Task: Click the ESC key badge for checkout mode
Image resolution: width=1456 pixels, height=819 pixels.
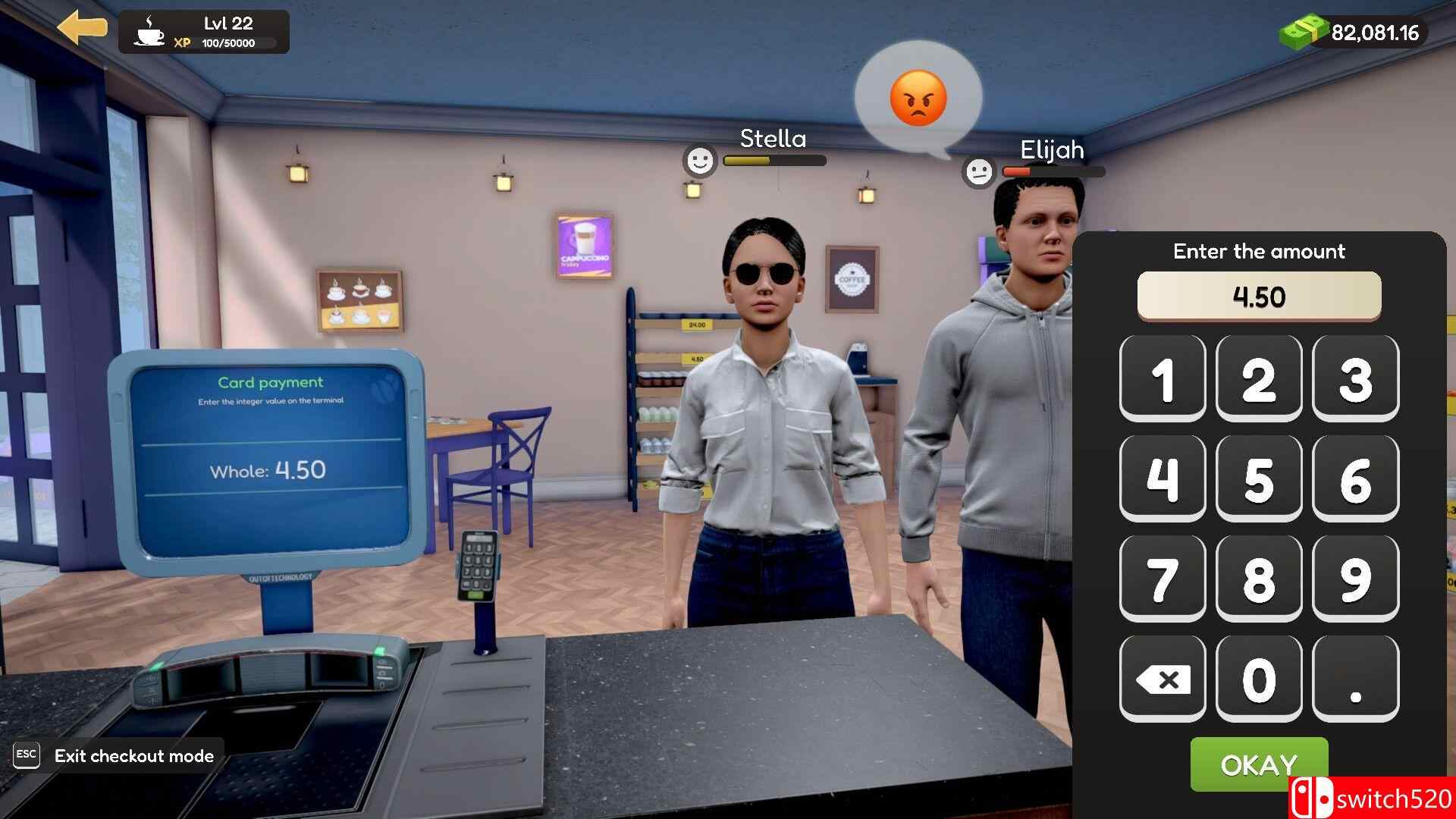Action: tap(27, 755)
